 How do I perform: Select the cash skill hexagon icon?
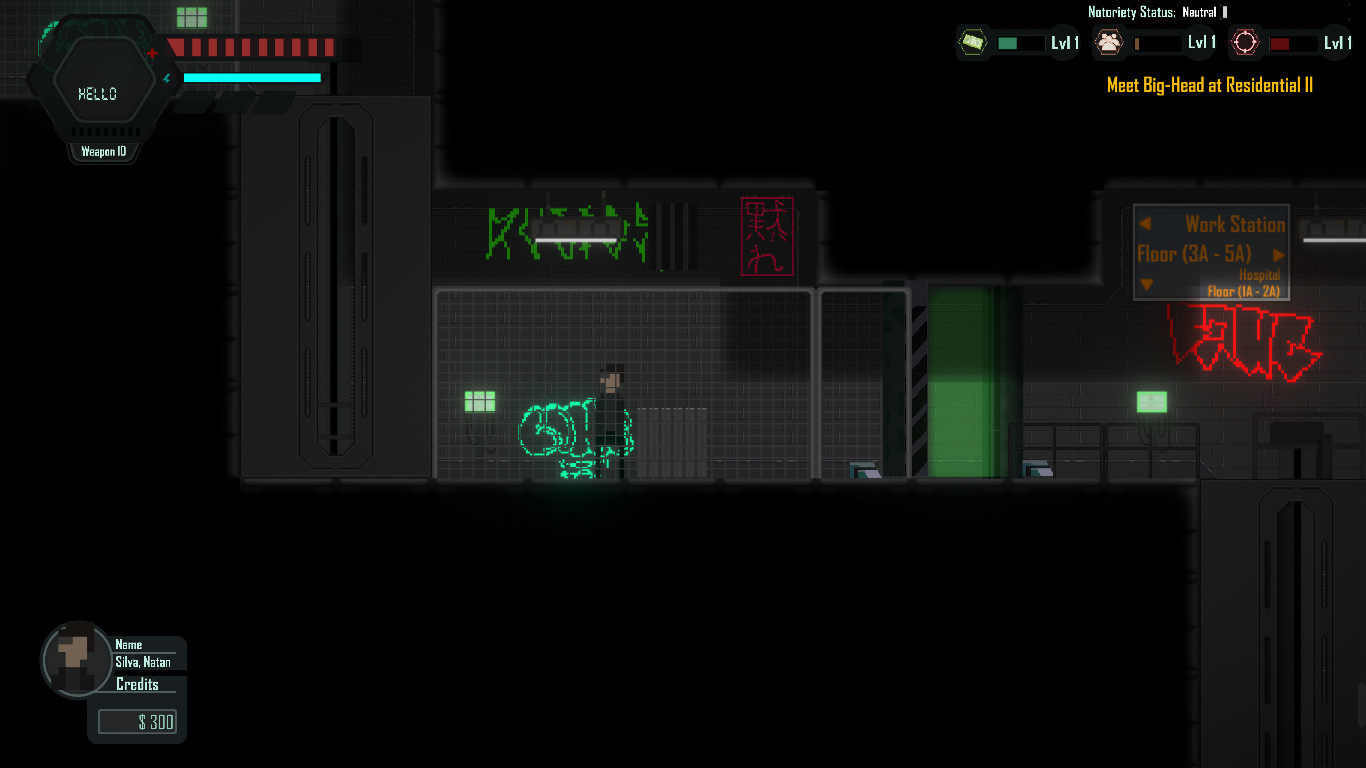pos(973,42)
